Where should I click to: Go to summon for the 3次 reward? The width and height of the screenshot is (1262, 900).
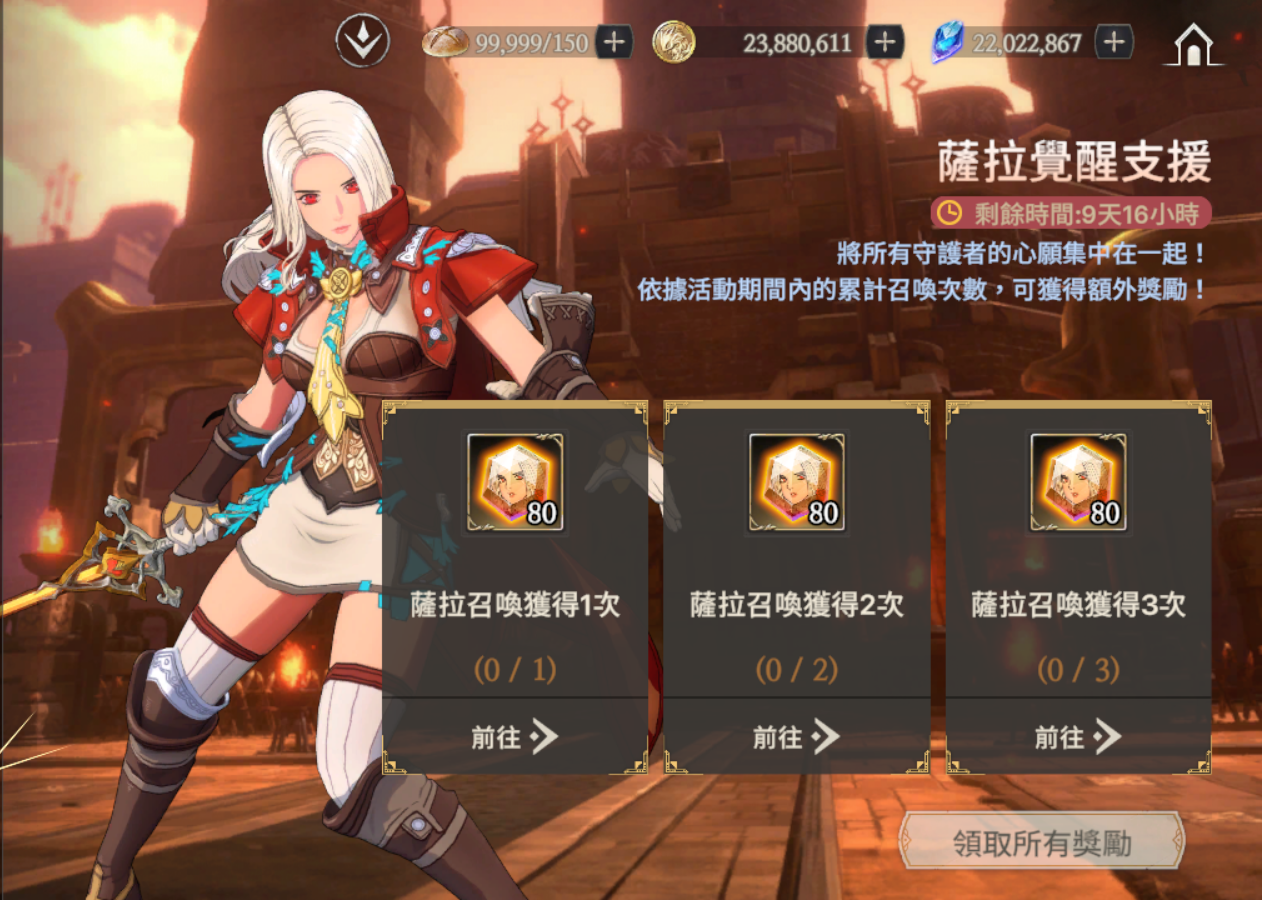point(1078,738)
